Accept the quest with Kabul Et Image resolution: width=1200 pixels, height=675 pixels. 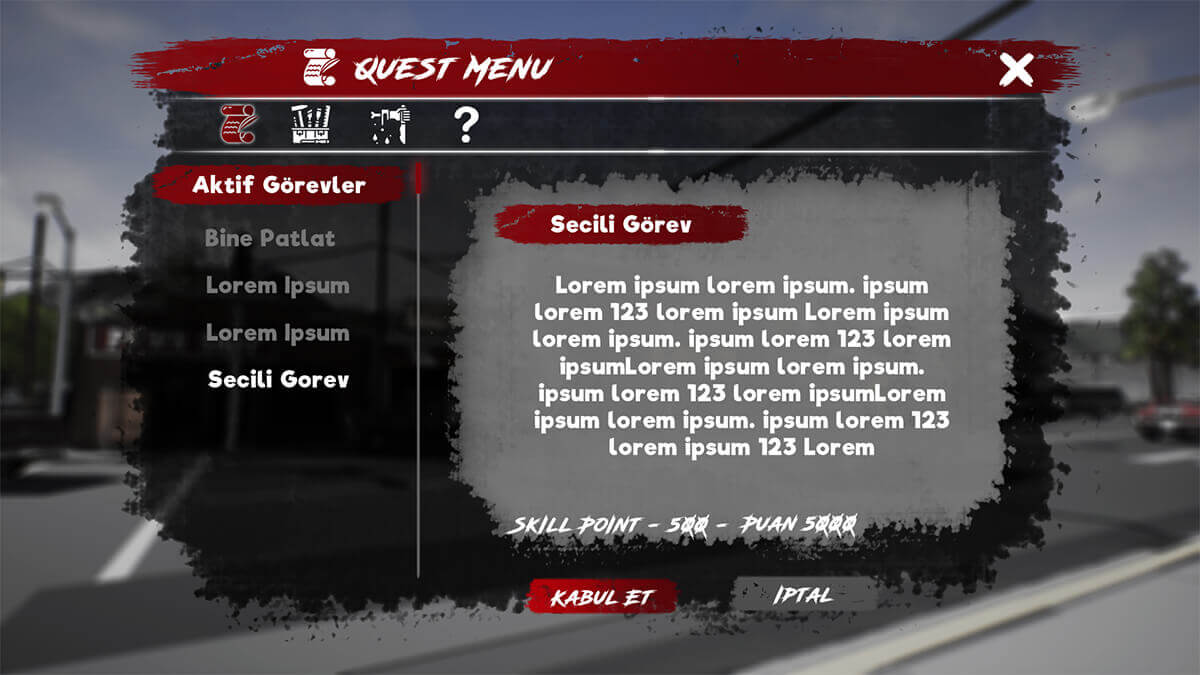[602, 597]
